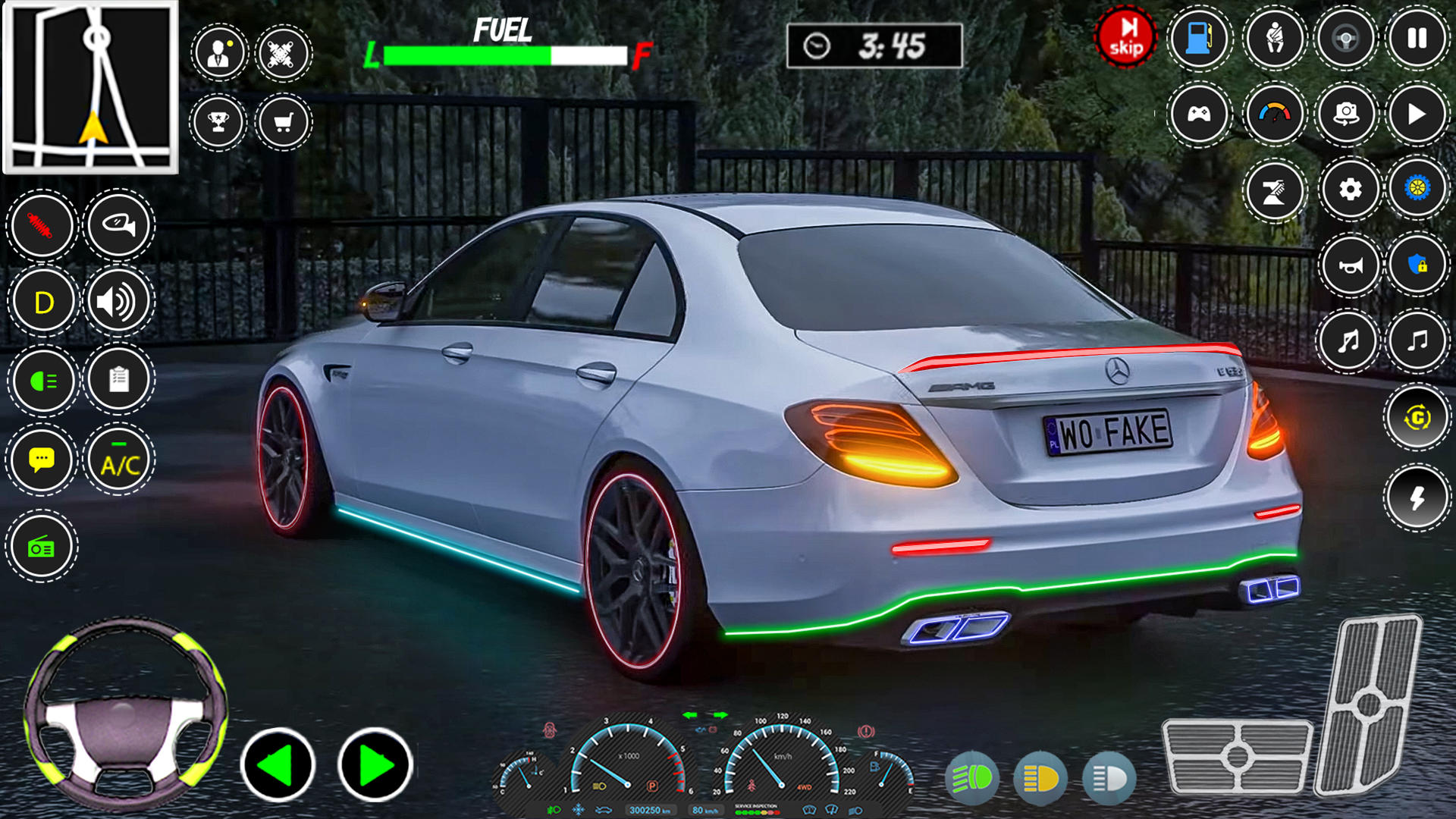Open the minimap
Viewport: 1456px width, 819px height.
point(91,87)
